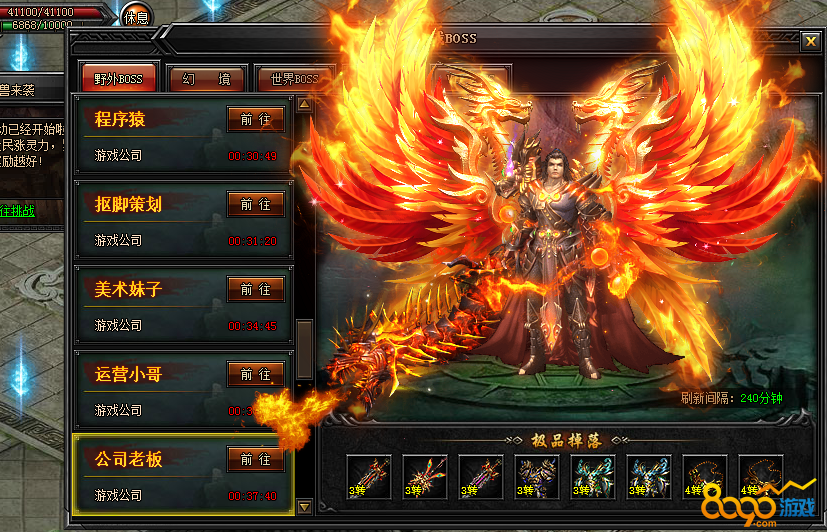Go to the 程序猿 boss via 前往
827x532 pixels.
[256, 119]
